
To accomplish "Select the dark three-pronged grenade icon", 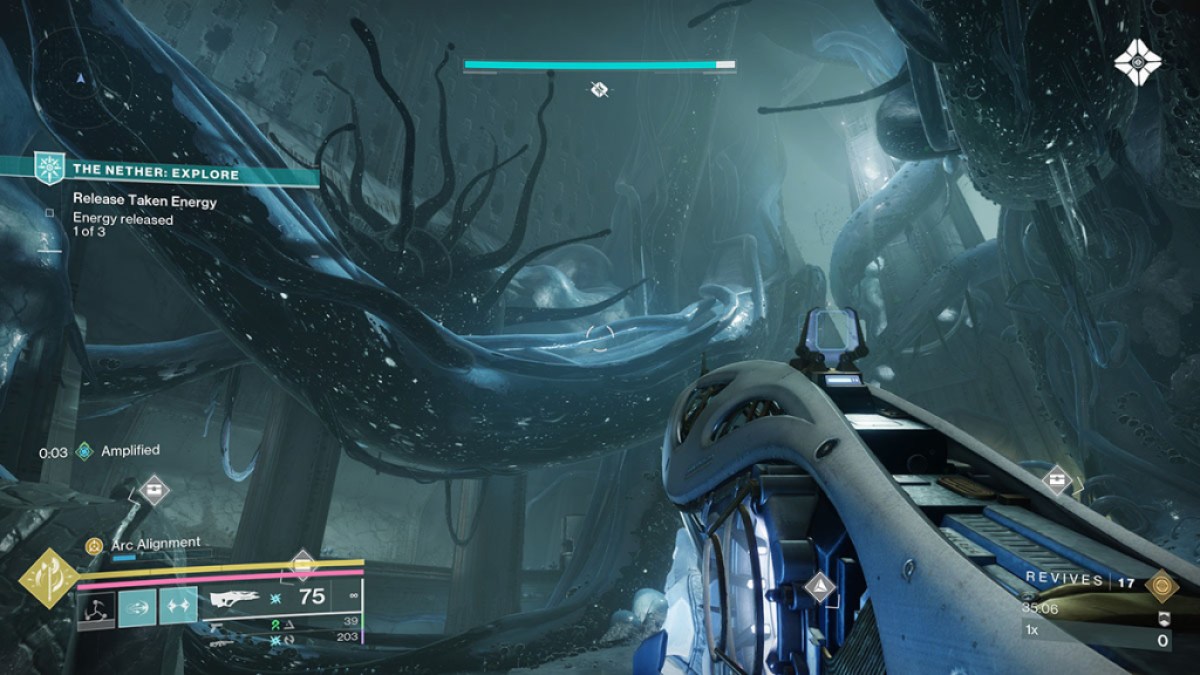I will (x=95, y=607).
